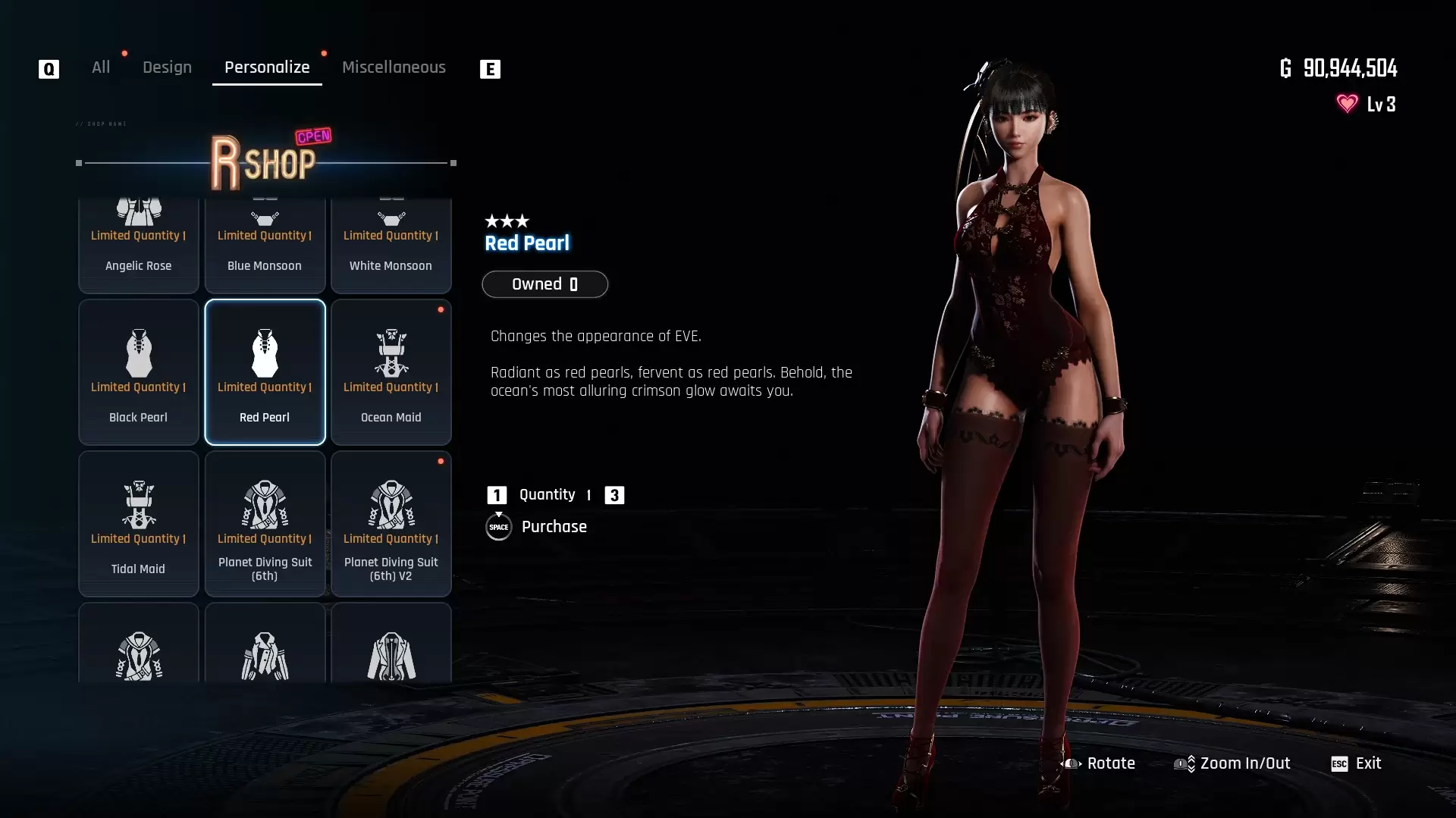Exit the shop screen
This screenshot has width=1456, height=818.
(x=1357, y=763)
